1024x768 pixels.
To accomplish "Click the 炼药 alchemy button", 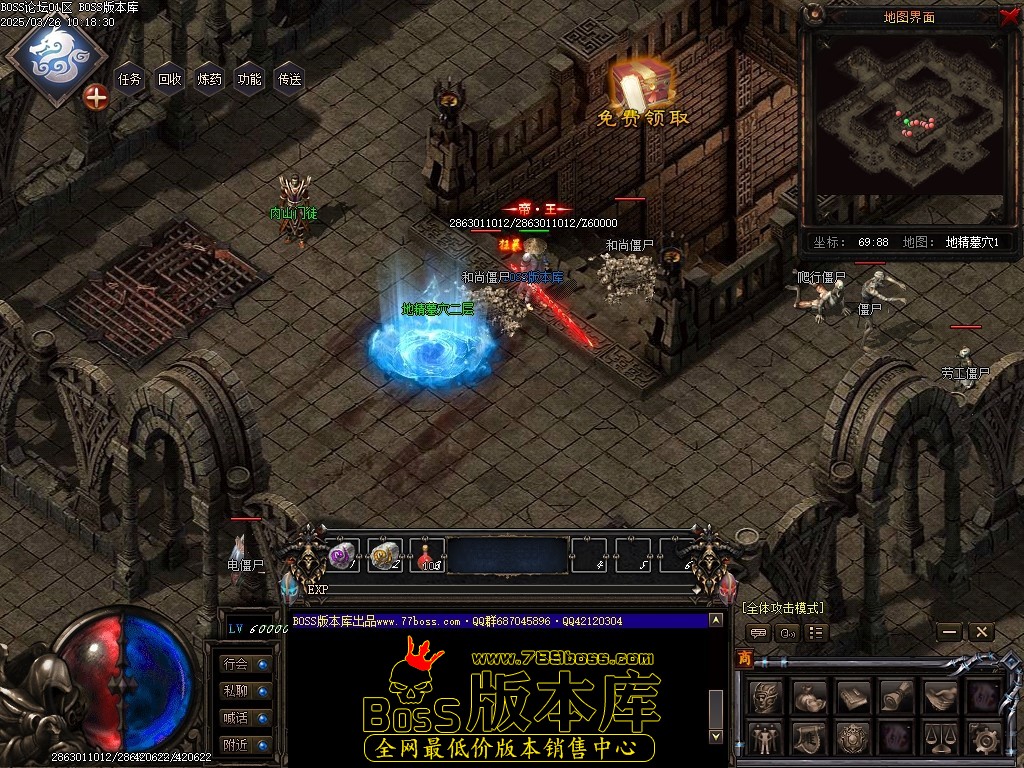I will click(210, 79).
